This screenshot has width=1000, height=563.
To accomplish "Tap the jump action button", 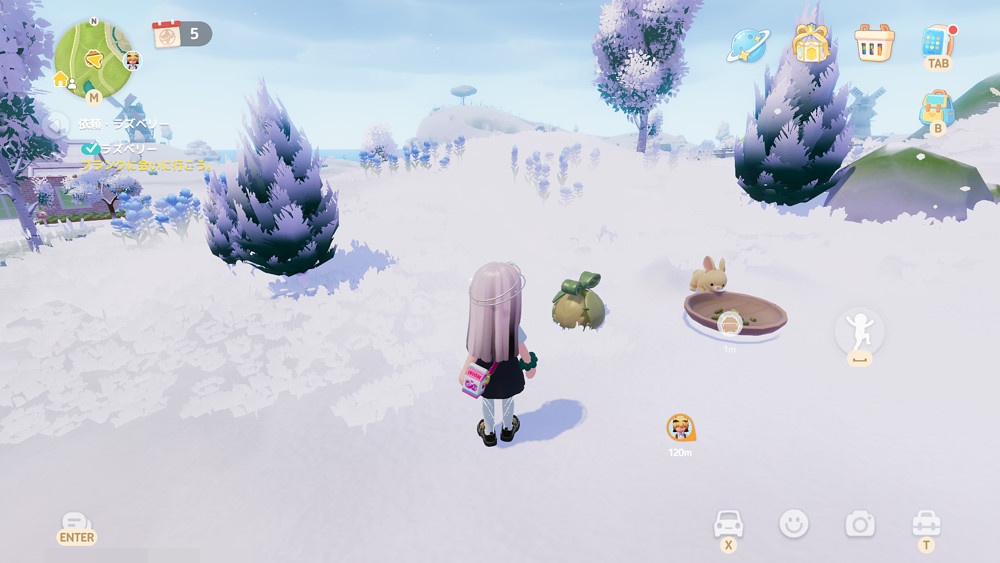I will pos(859,331).
